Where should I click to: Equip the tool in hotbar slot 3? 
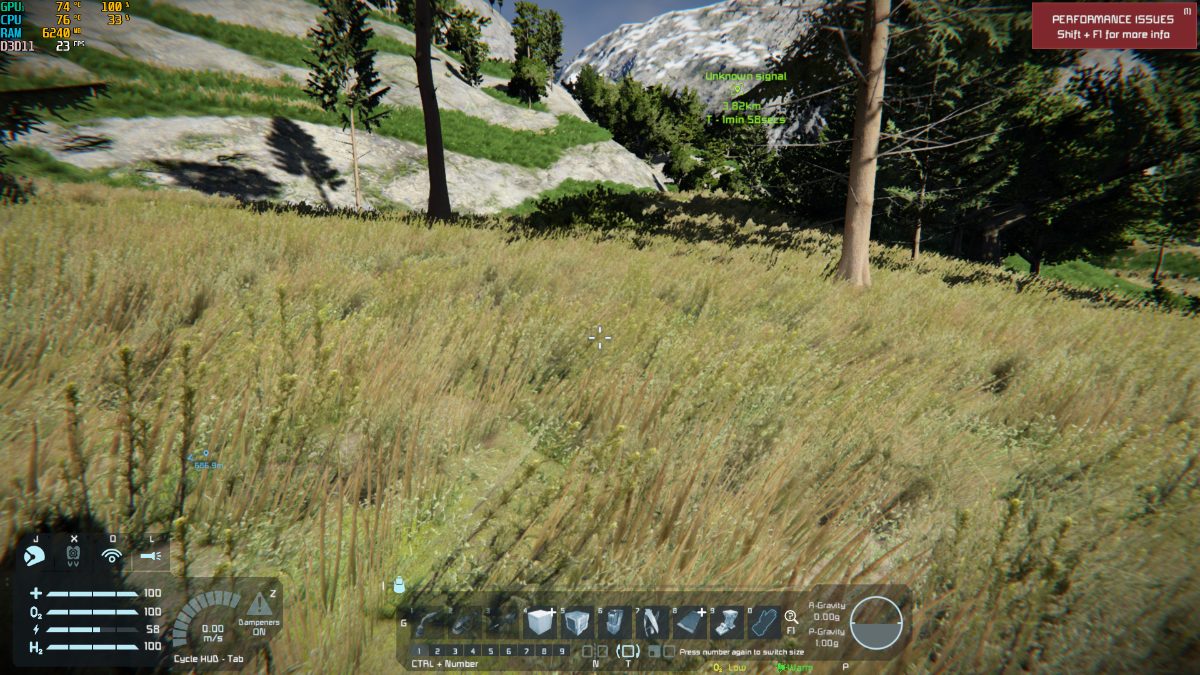pyautogui.click(x=502, y=623)
